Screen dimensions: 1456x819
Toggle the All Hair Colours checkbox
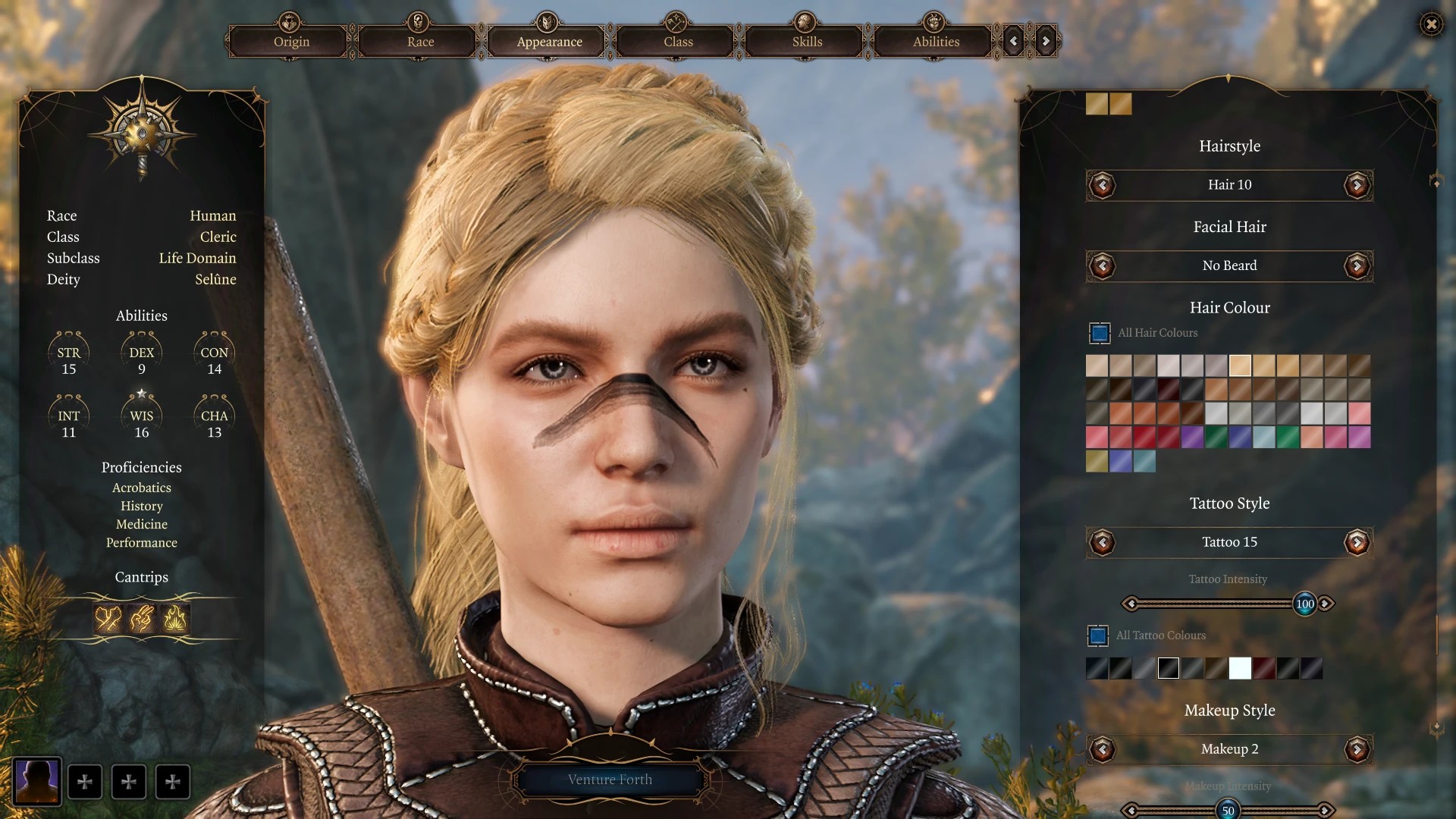click(1100, 333)
